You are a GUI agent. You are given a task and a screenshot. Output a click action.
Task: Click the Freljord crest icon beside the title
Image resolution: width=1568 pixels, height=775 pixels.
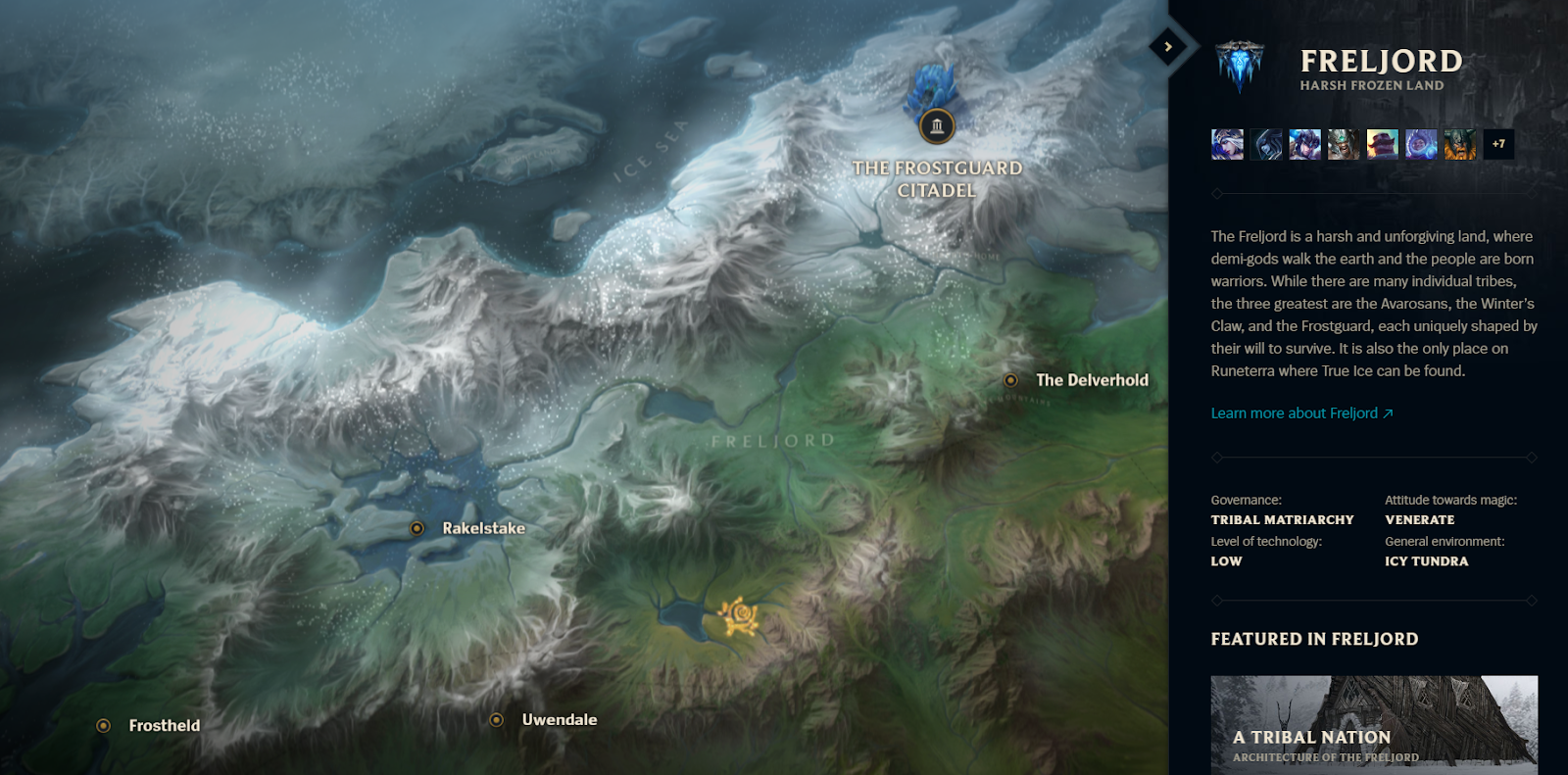[1239, 69]
